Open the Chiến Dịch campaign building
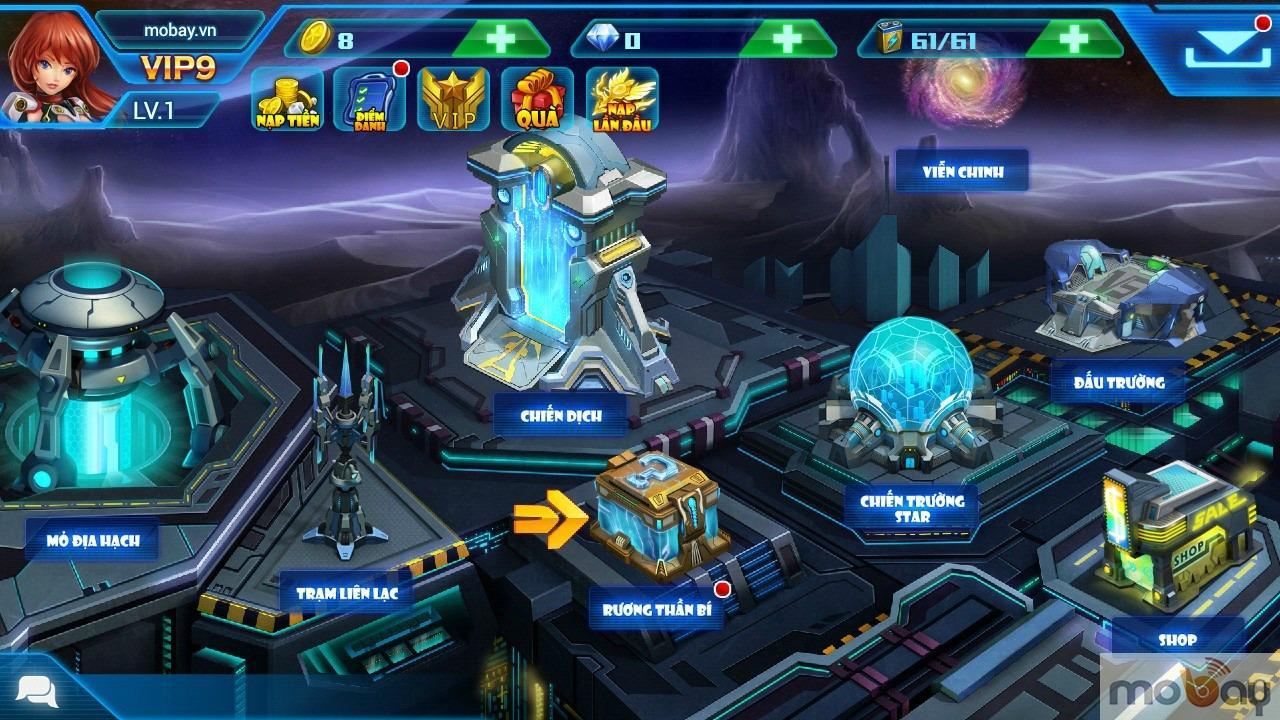 click(560, 300)
